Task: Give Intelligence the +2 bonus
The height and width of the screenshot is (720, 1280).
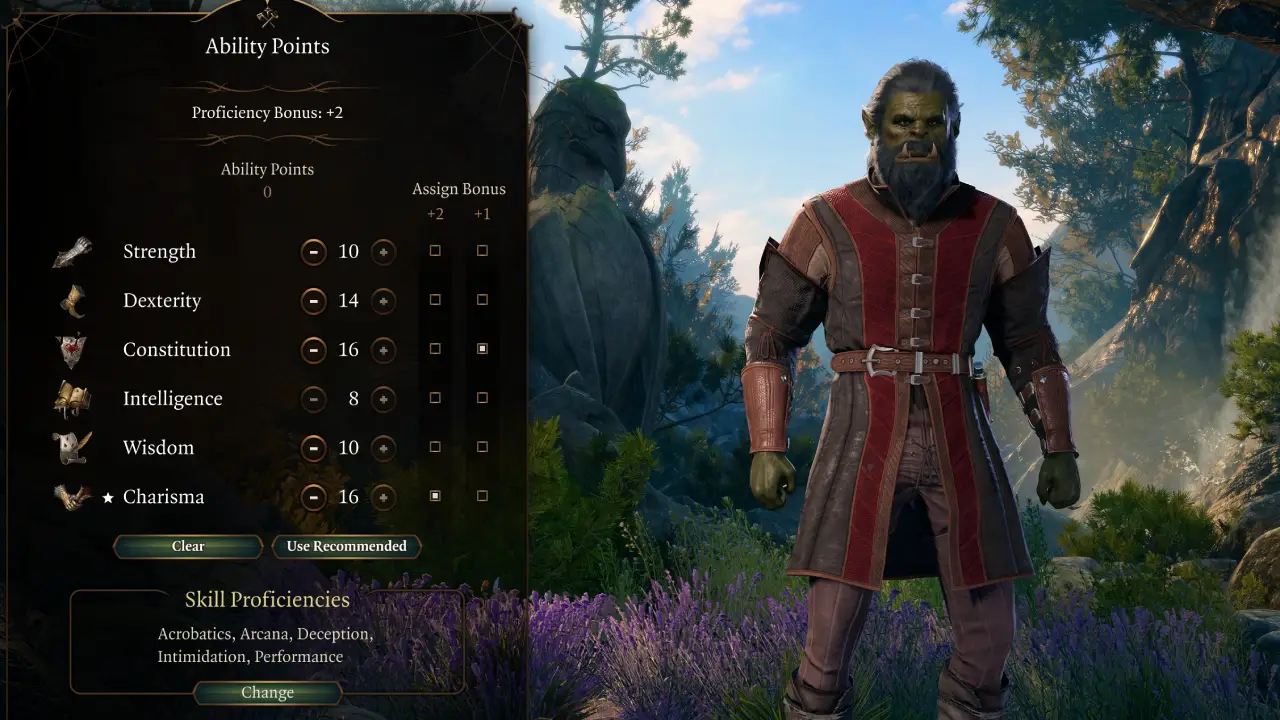Action: click(435, 398)
